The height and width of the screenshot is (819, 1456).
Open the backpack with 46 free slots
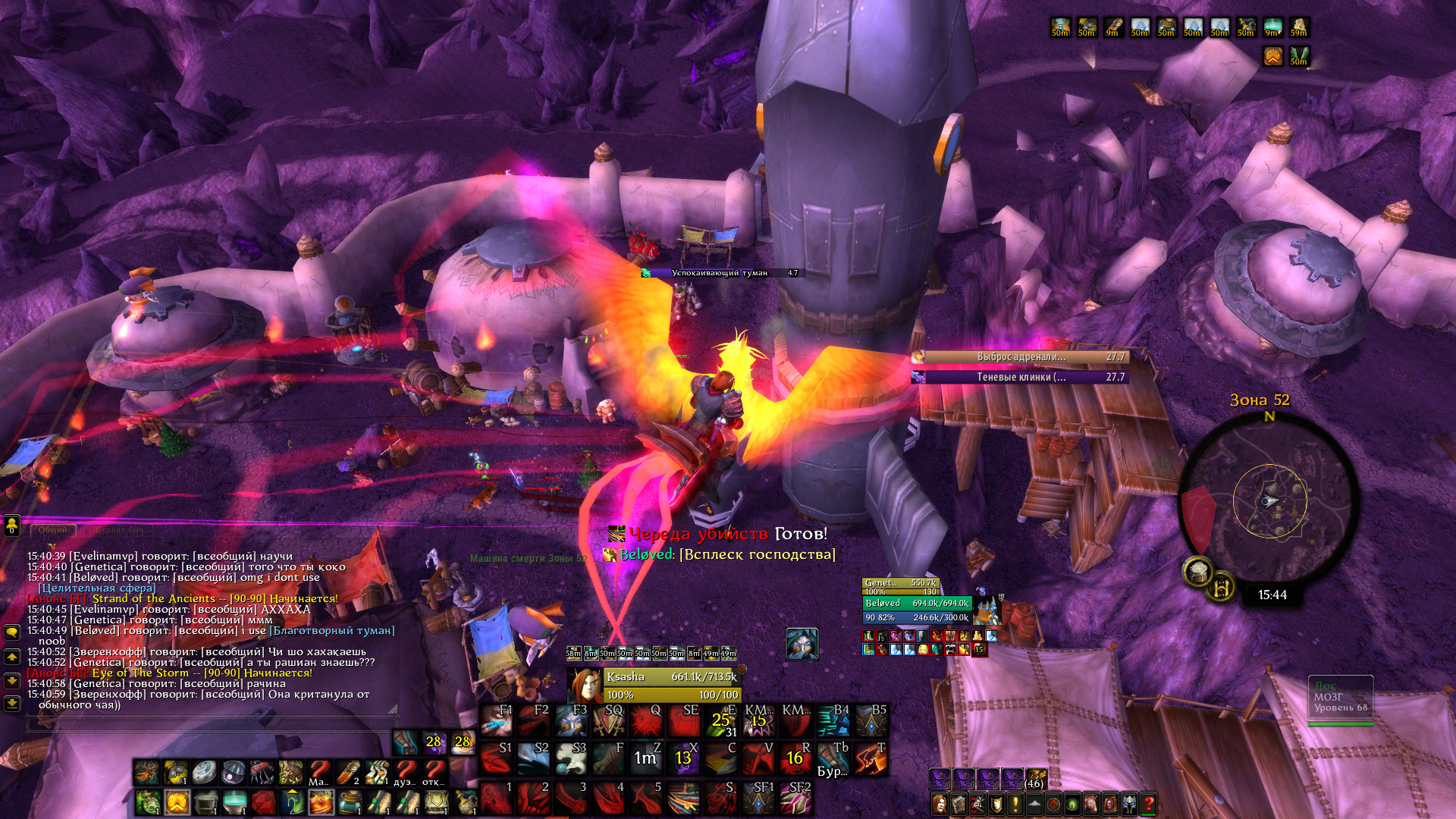[x=1035, y=779]
